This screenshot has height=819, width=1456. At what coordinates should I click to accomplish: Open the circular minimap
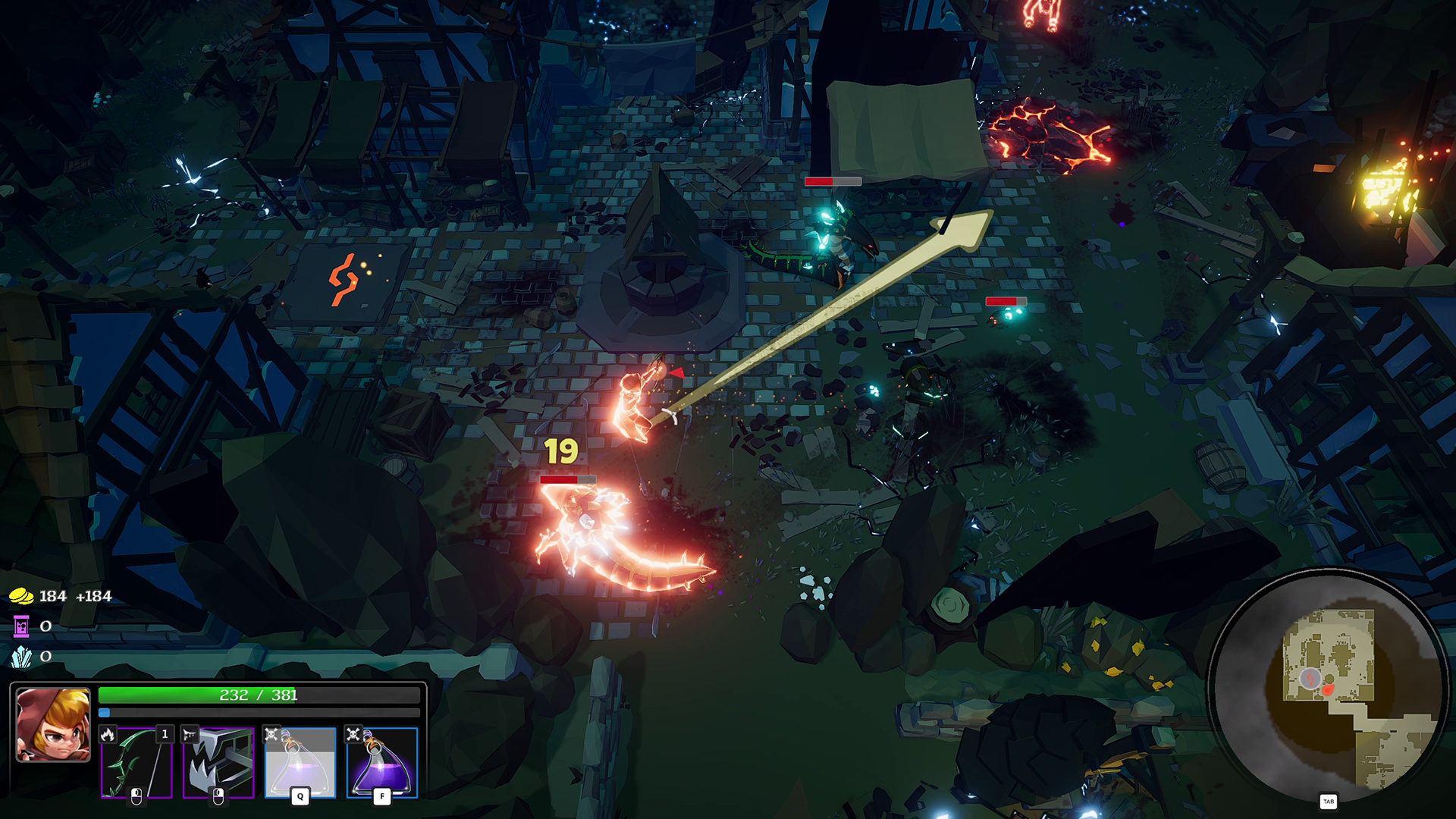coord(1327,686)
